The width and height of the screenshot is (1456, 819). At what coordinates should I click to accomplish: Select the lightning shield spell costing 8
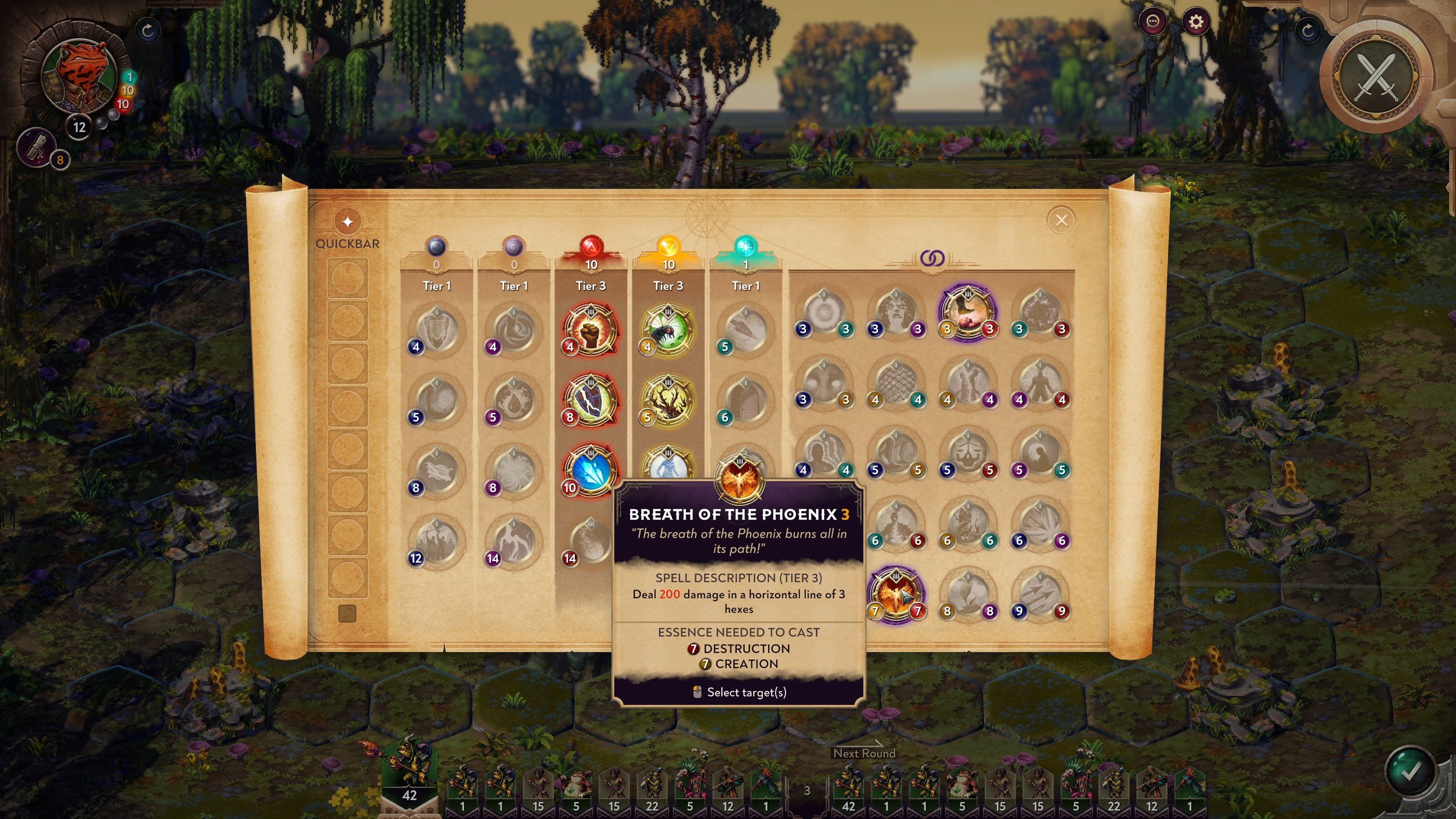pyautogui.click(x=590, y=400)
